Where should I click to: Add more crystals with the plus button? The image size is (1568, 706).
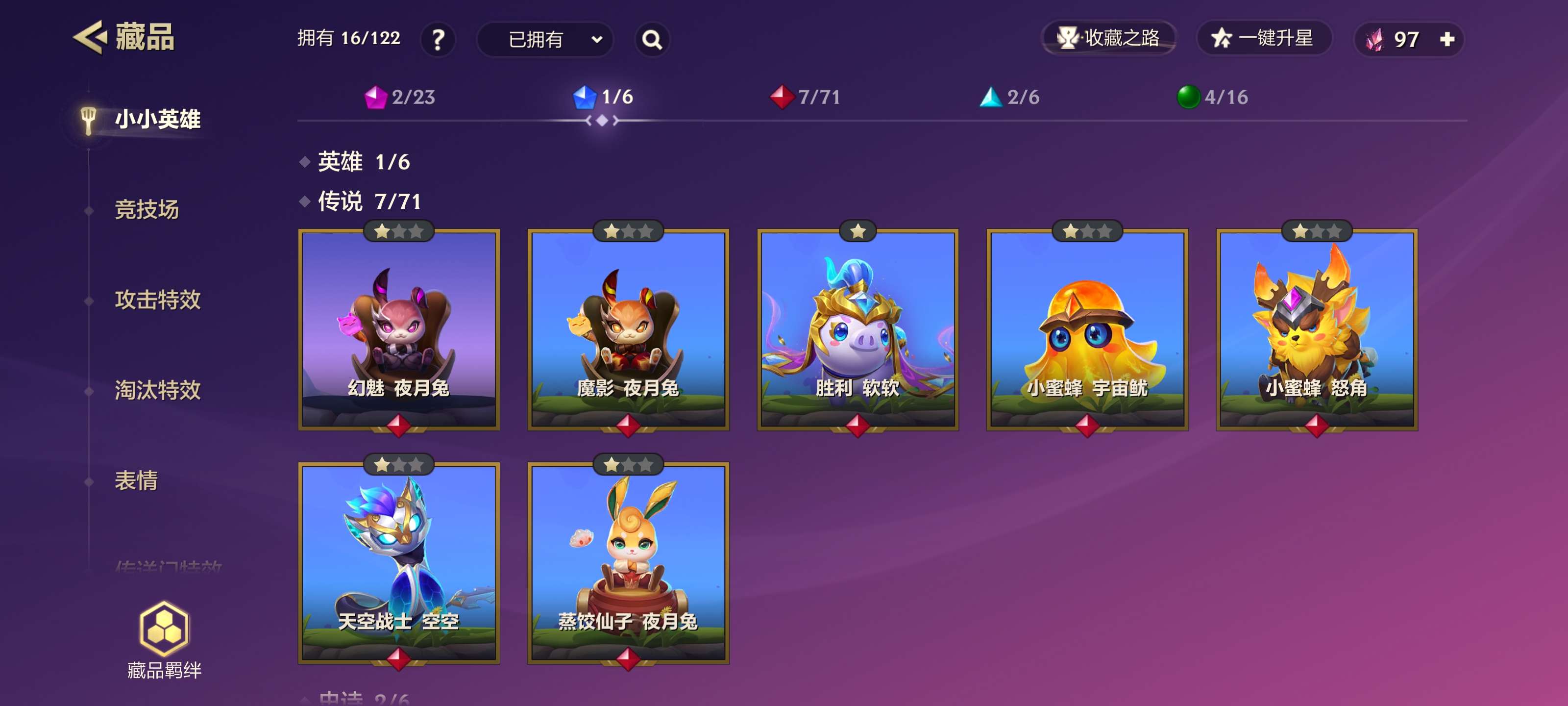[x=1447, y=40]
